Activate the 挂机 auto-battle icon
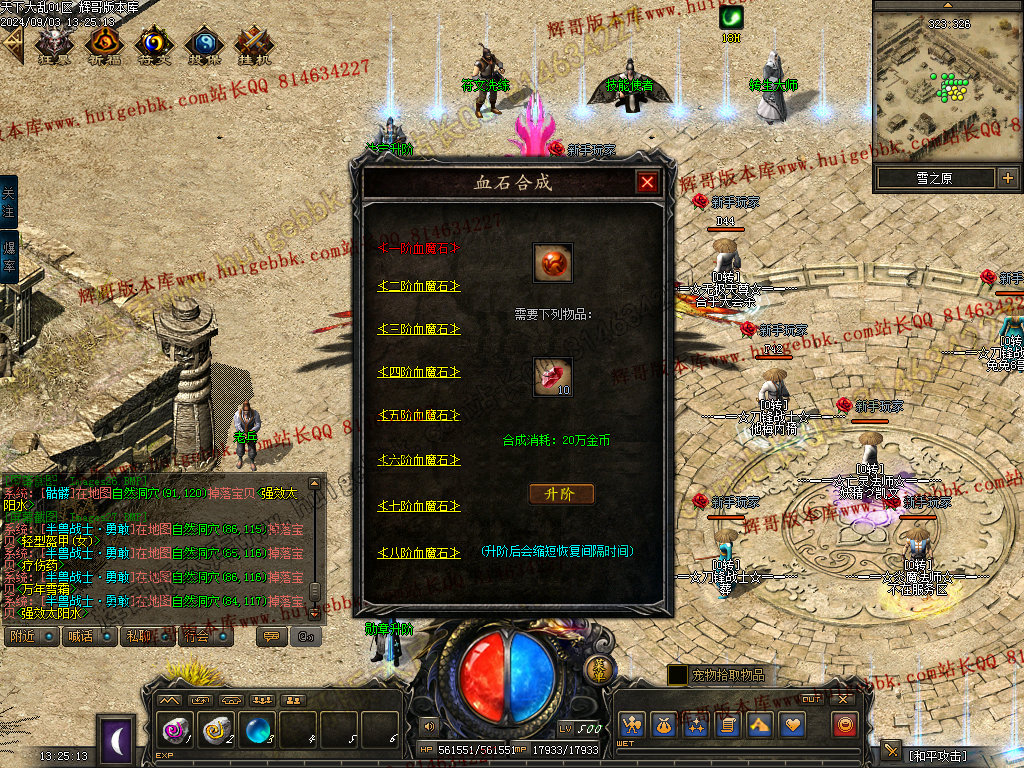This screenshot has width=1024, height=768. [x=253, y=44]
